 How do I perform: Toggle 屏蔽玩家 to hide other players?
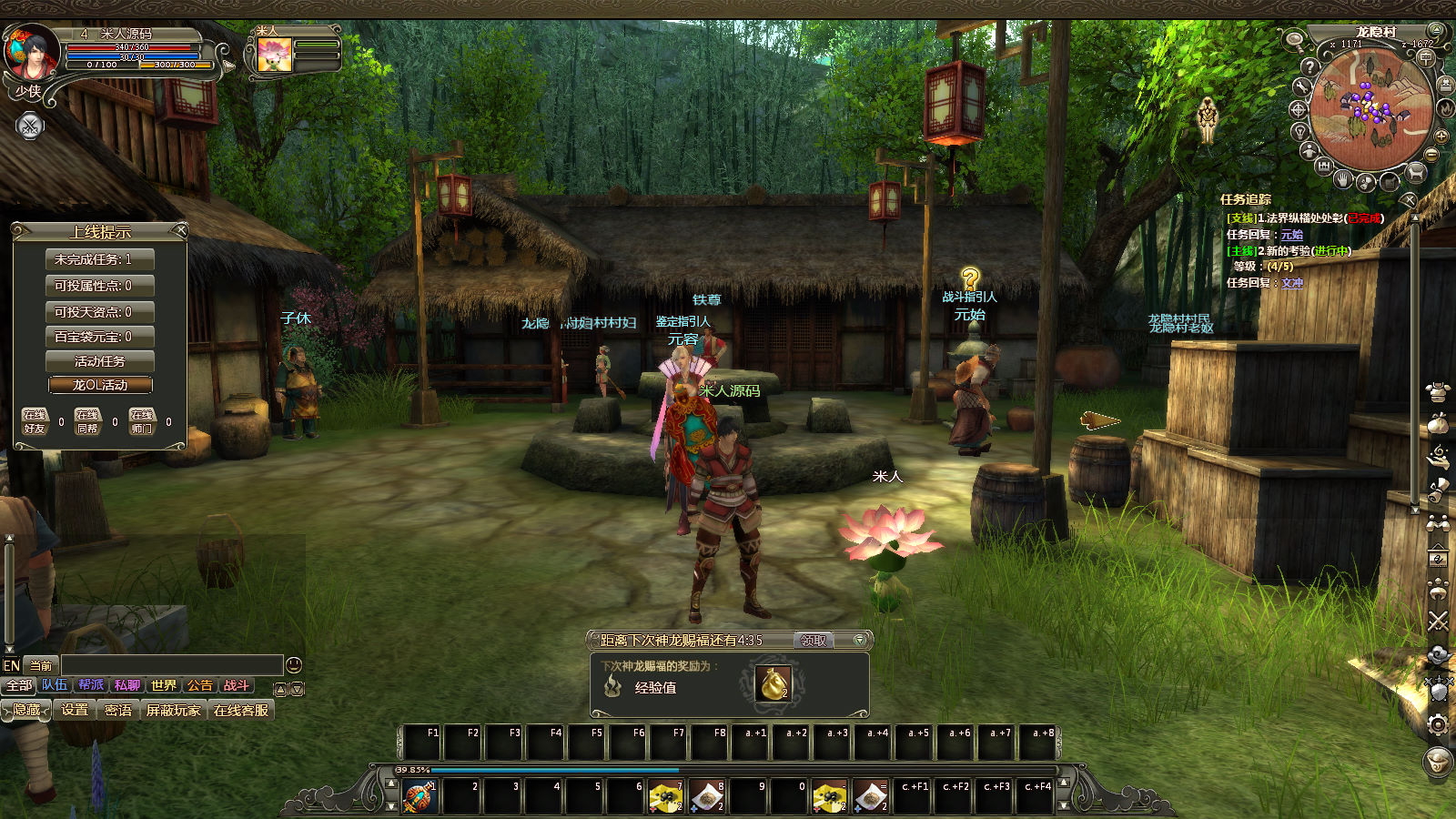point(173,710)
